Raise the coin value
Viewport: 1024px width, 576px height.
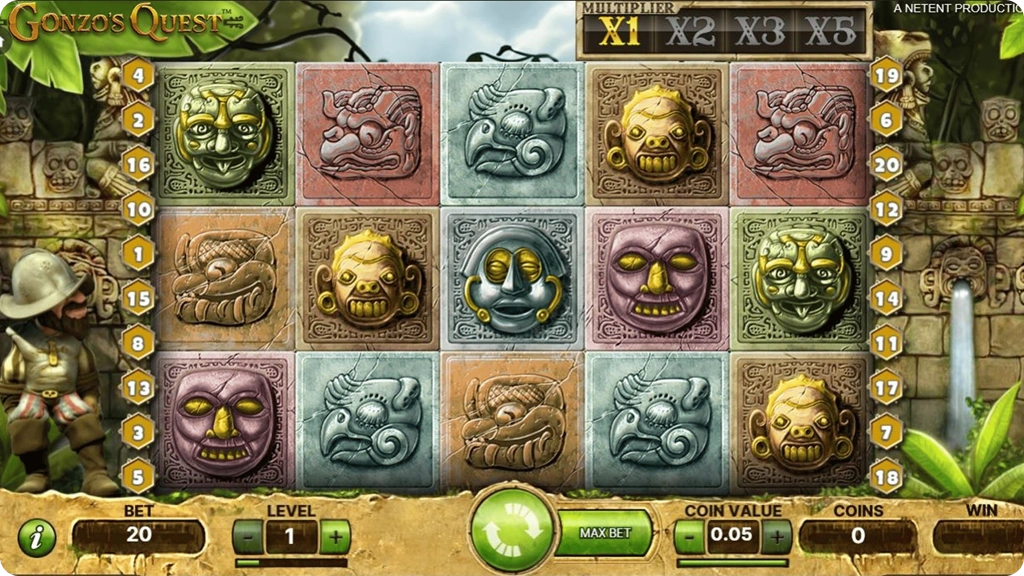coord(776,537)
